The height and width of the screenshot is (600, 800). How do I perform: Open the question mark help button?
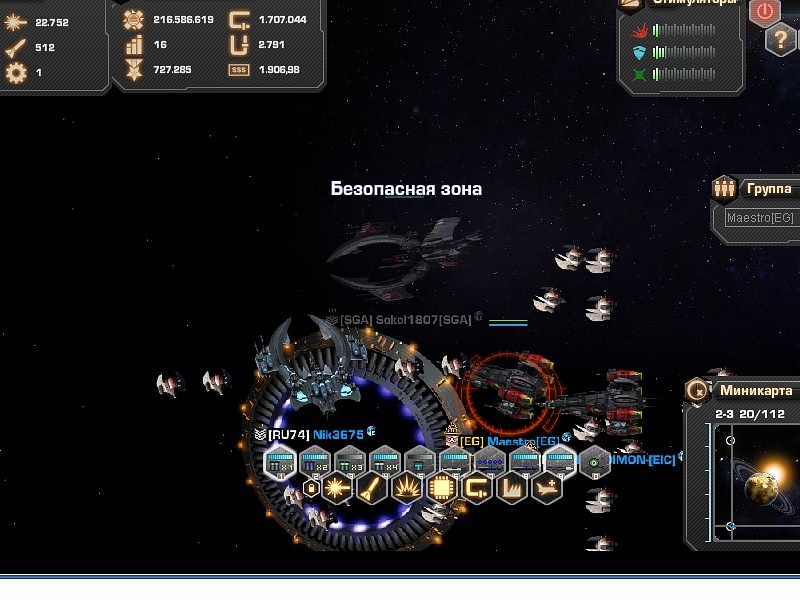781,40
